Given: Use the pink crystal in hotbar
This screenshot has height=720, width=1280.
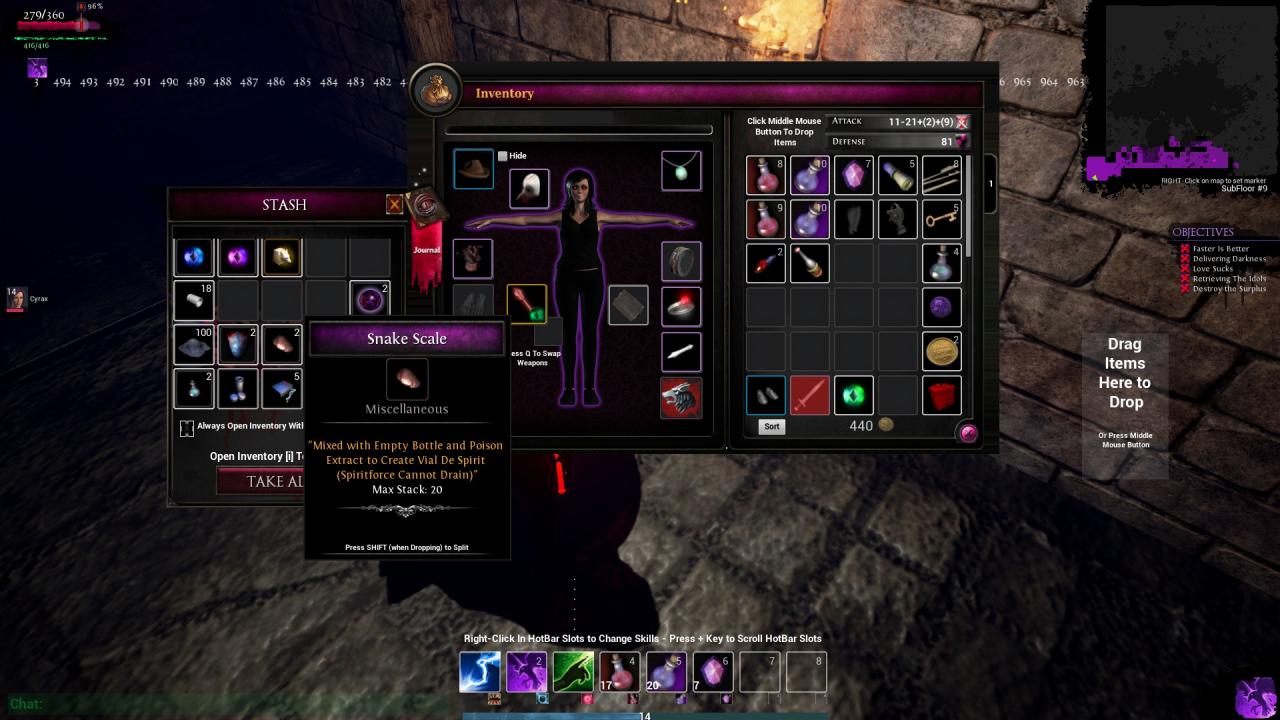Looking at the screenshot, I should tap(713, 672).
